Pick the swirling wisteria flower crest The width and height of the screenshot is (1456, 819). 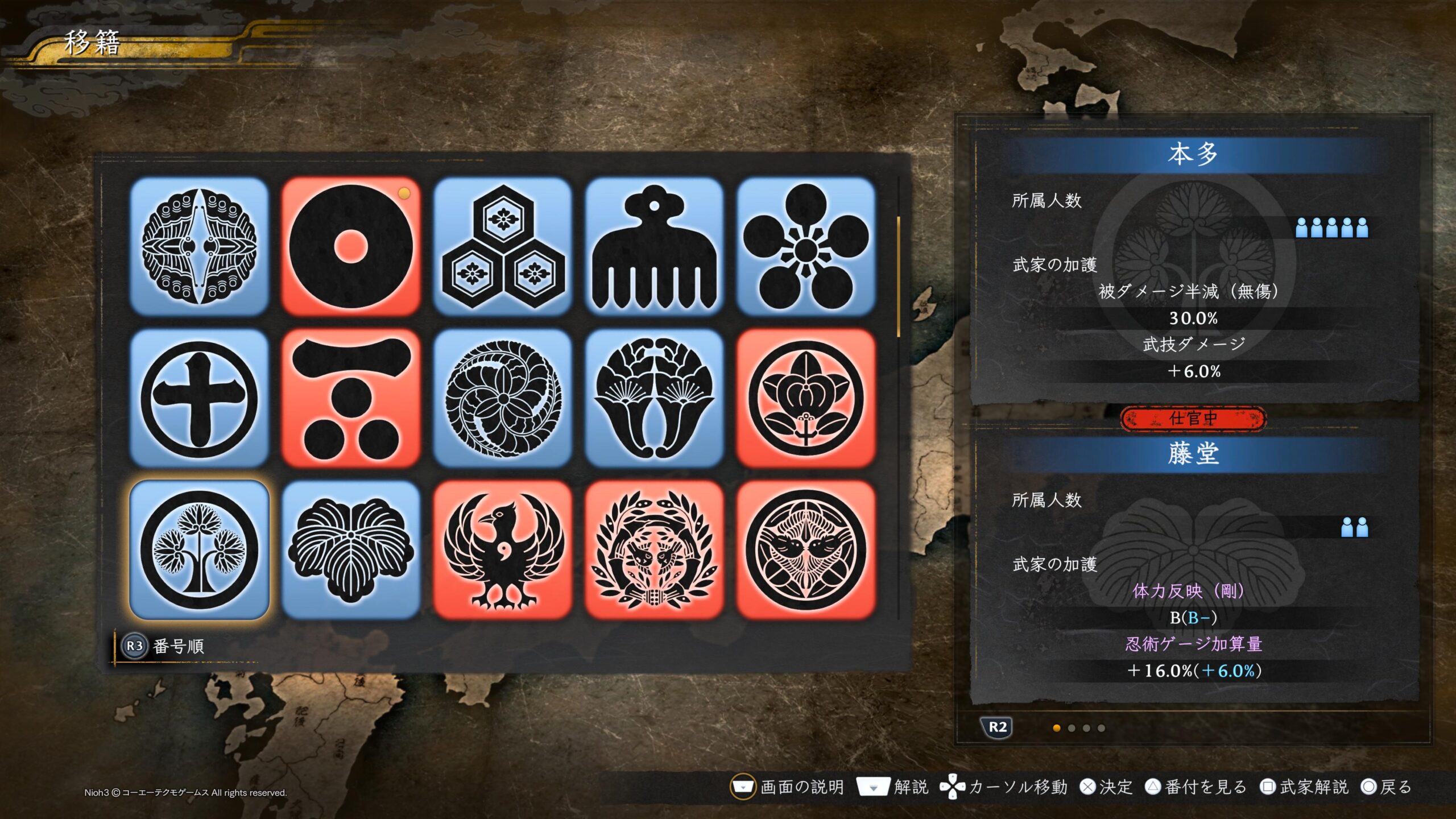[503, 398]
